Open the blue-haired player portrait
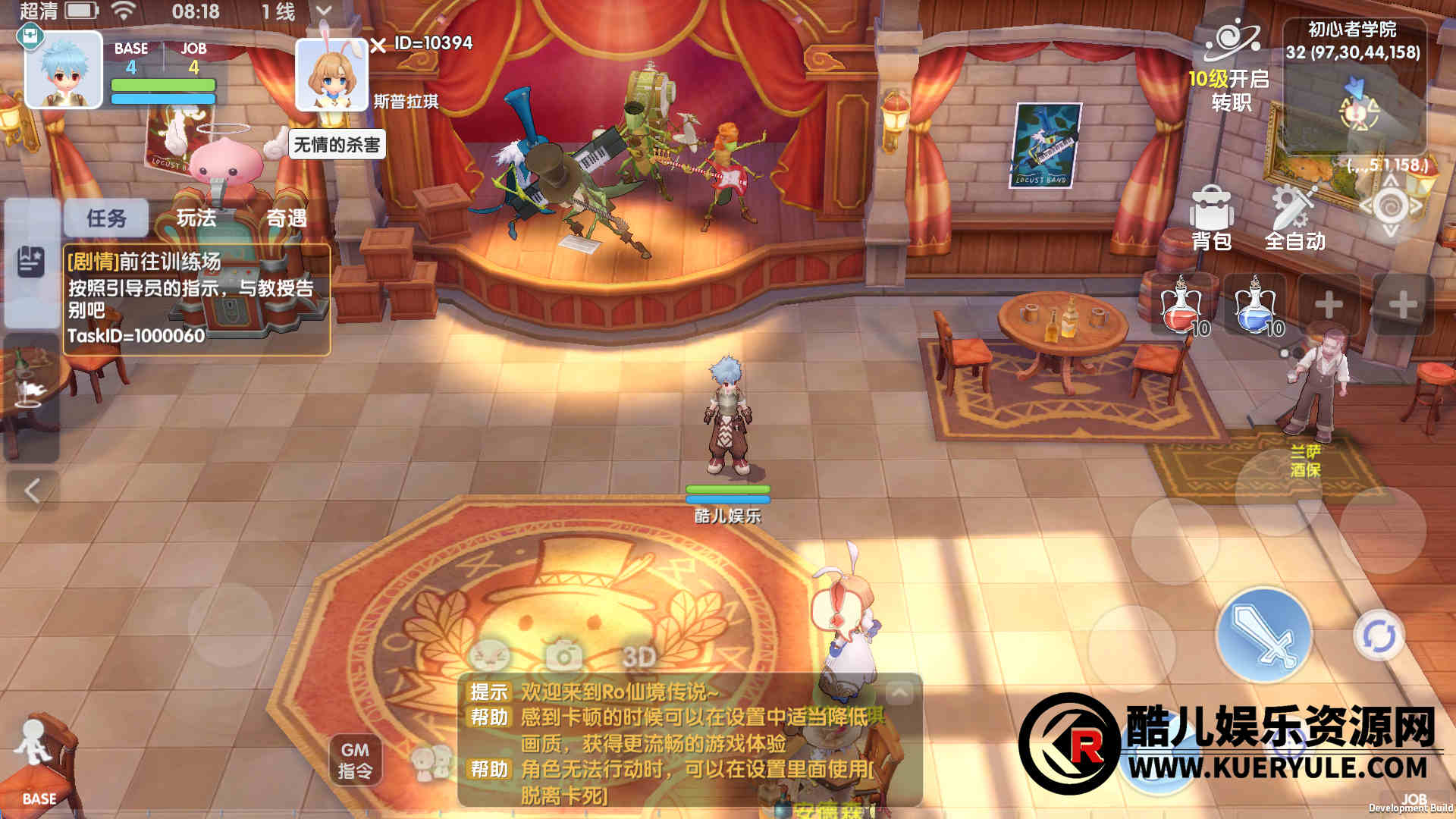The height and width of the screenshot is (819, 1456). tap(64, 70)
